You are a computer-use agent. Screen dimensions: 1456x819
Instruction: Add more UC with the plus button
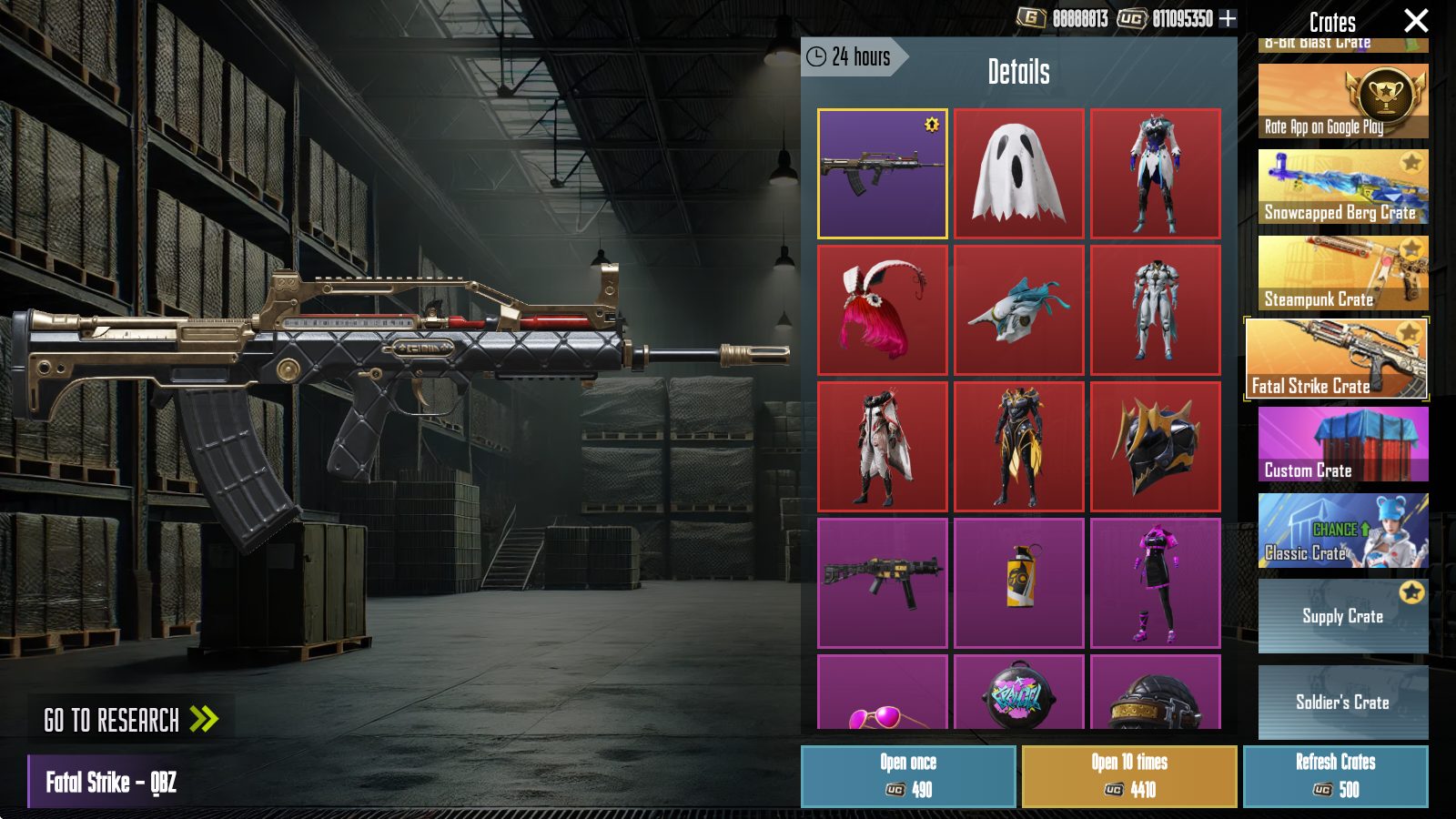(x=1228, y=18)
